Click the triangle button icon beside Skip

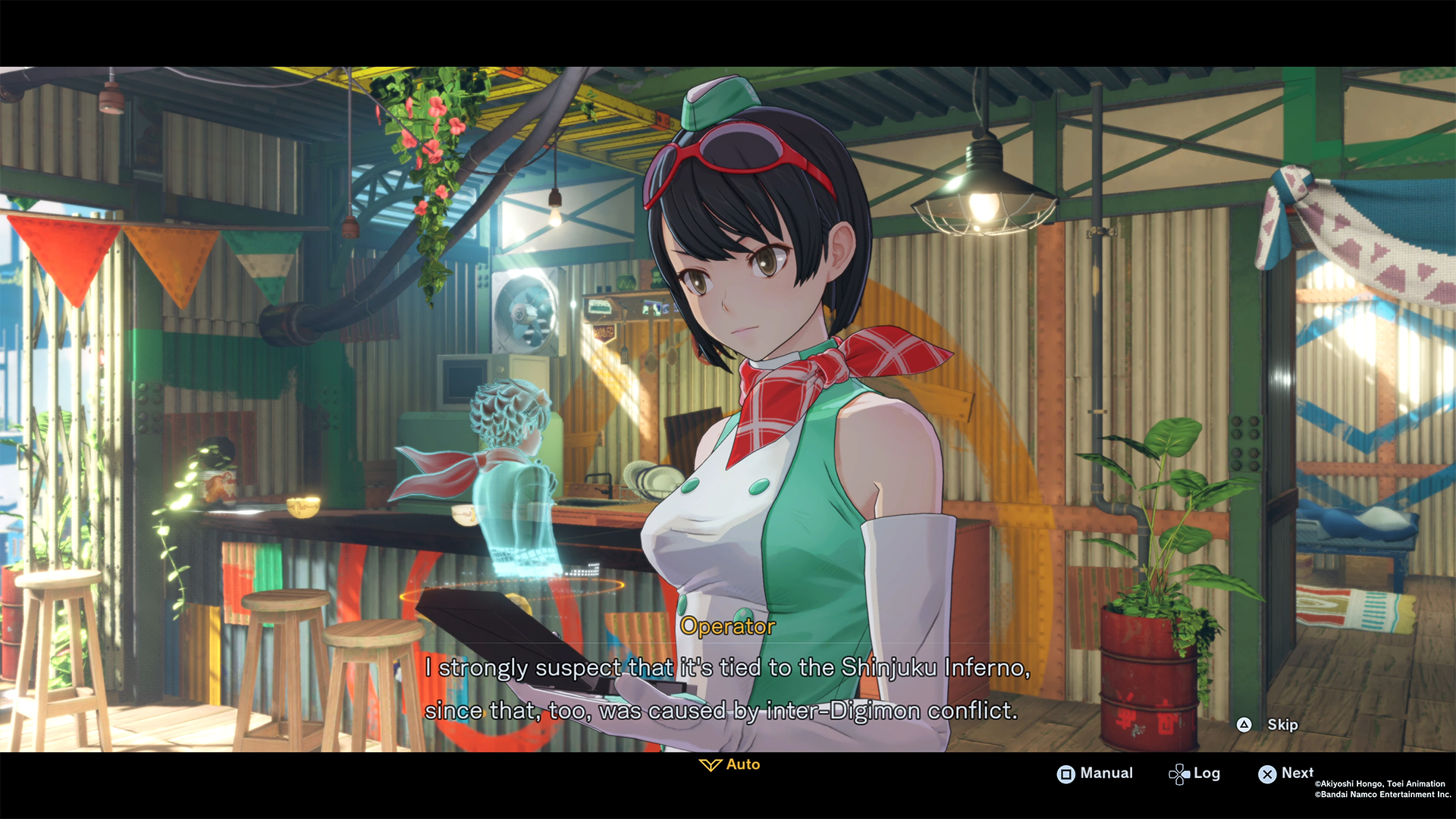coord(1244,725)
